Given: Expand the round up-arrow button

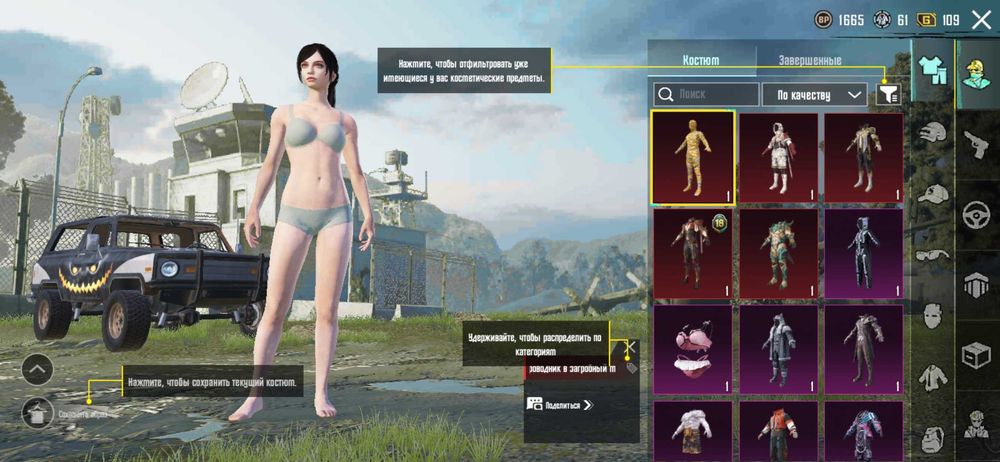Looking at the screenshot, I should [36, 369].
